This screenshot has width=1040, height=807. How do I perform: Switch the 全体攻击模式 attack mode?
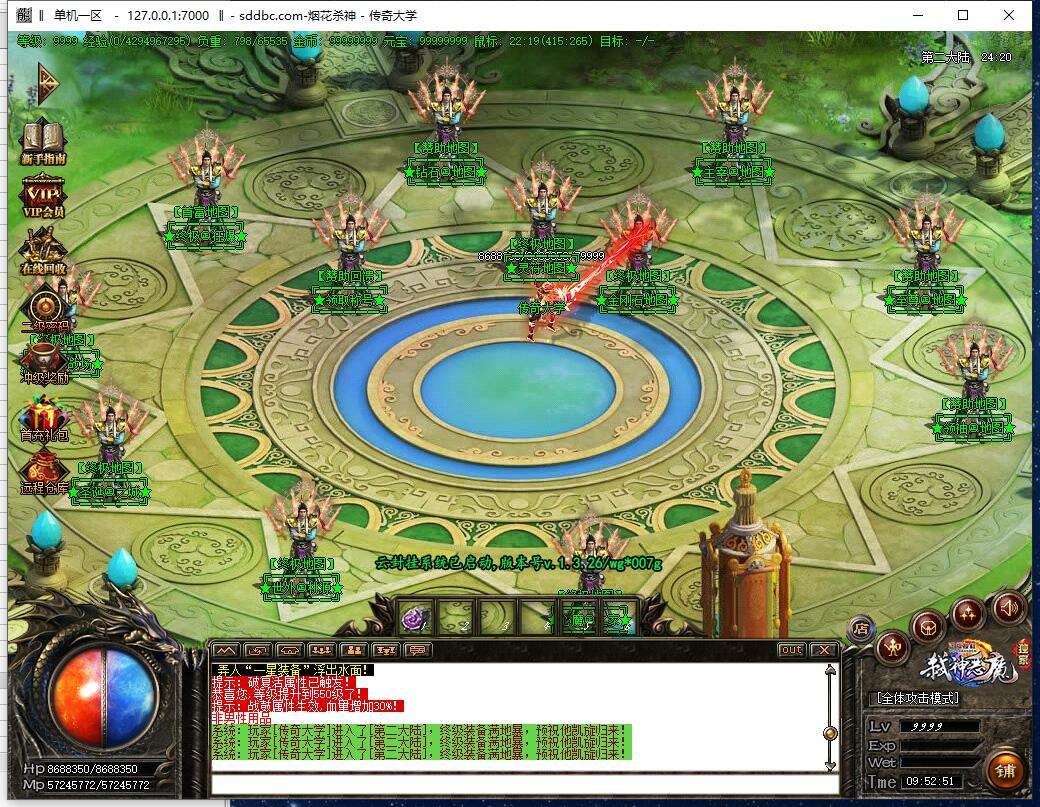(917, 697)
